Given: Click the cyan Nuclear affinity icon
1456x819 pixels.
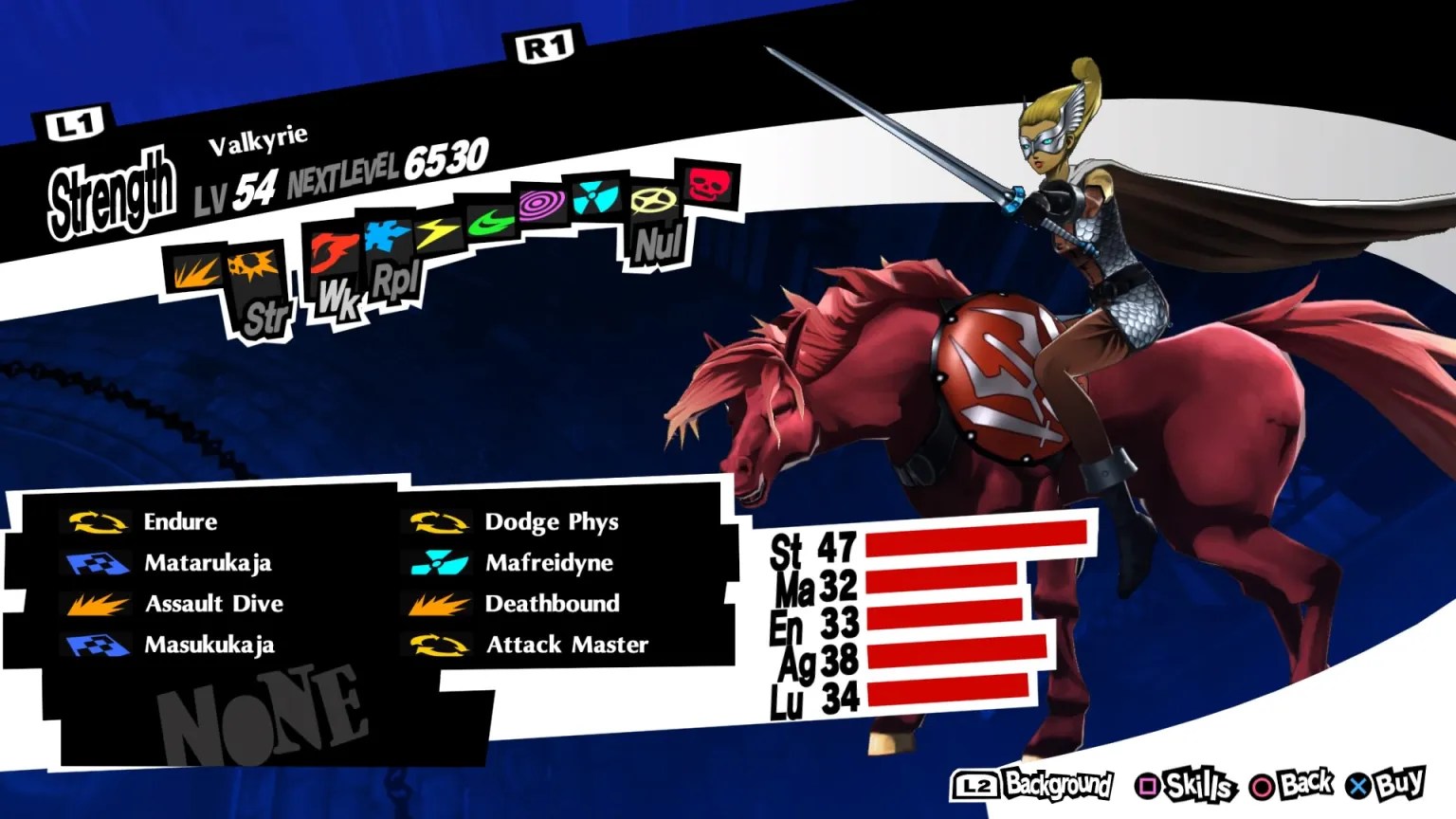Looking at the screenshot, I should coord(597,197).
